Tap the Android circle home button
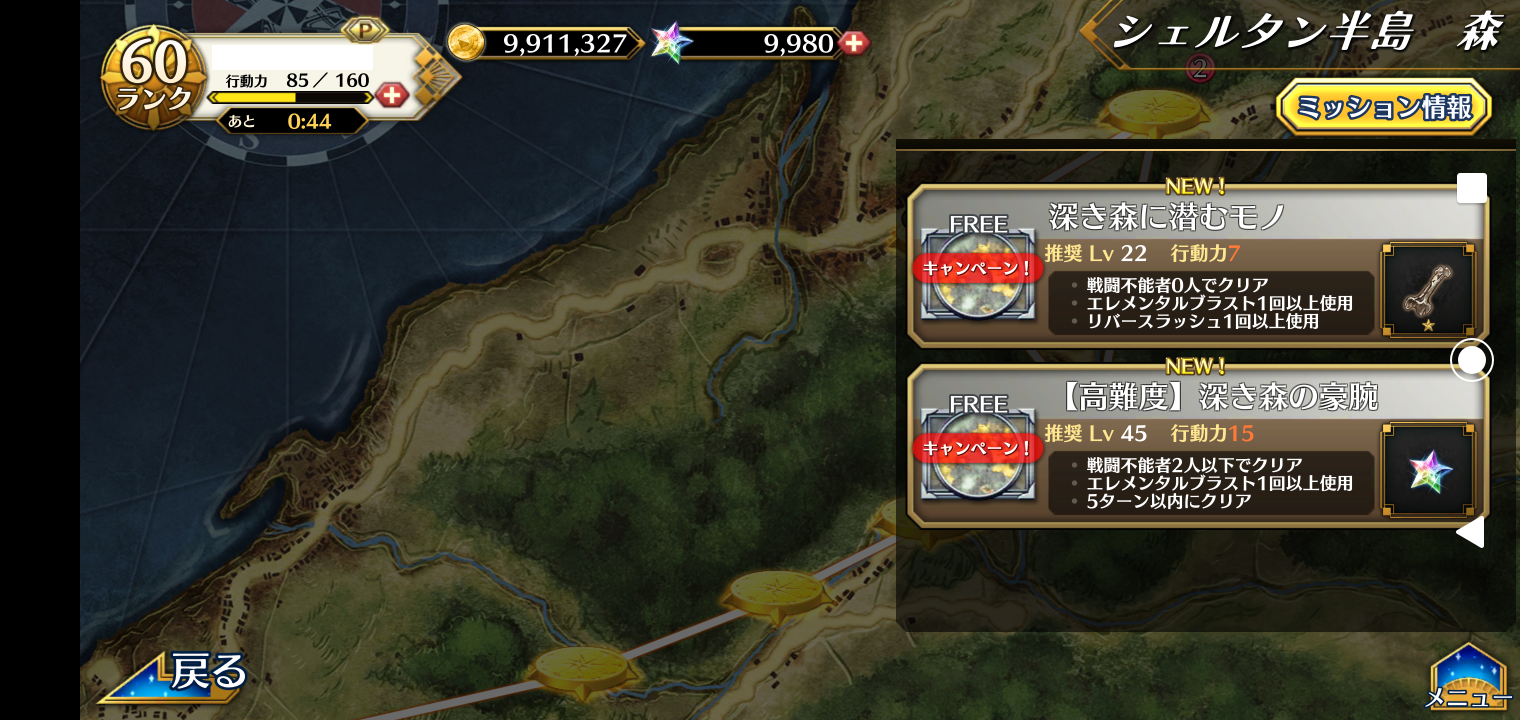1520x720 pixels. (1471, 360)
